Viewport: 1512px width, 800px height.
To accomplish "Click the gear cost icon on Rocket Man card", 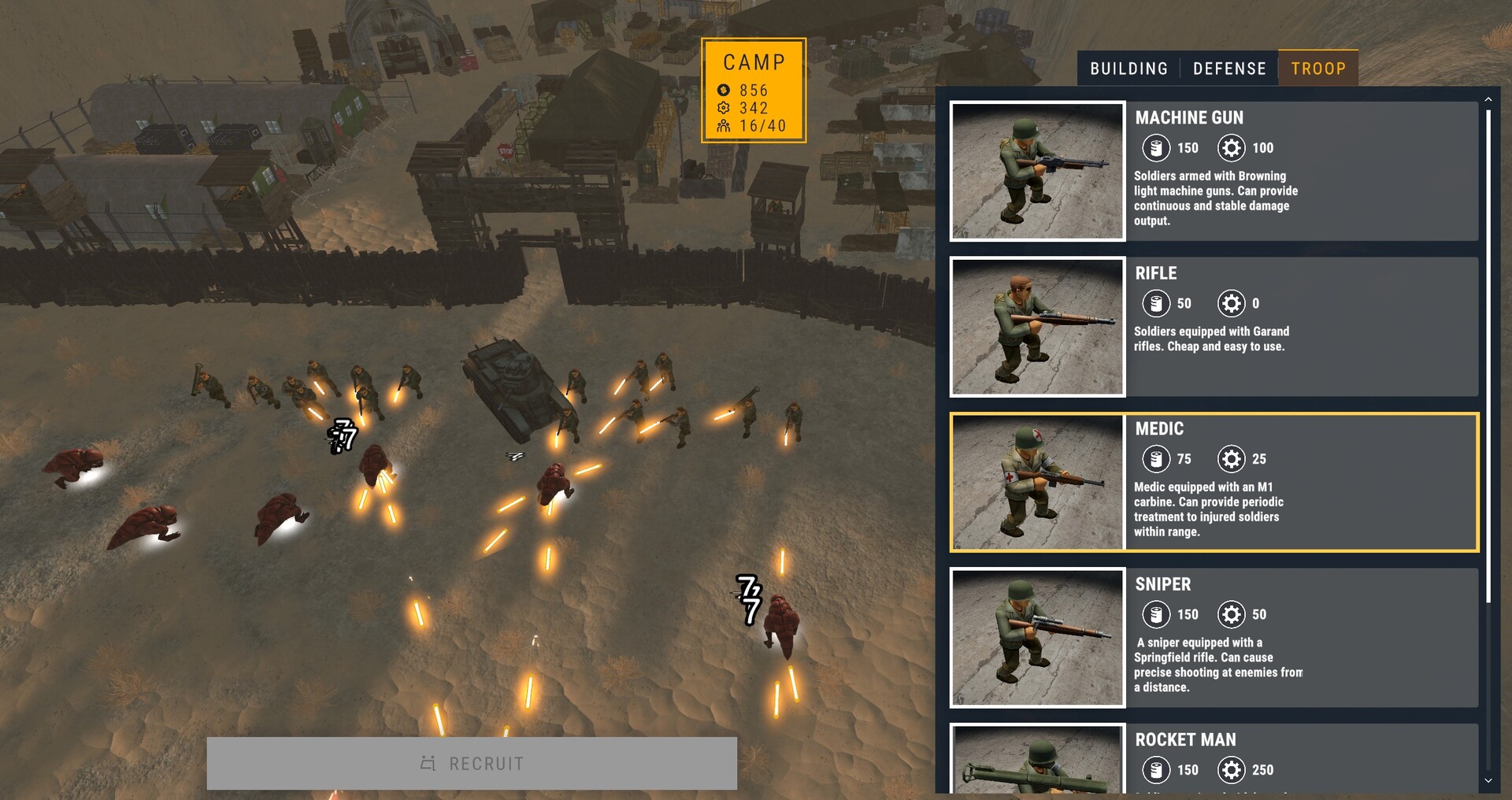I will pos(1233,771).
